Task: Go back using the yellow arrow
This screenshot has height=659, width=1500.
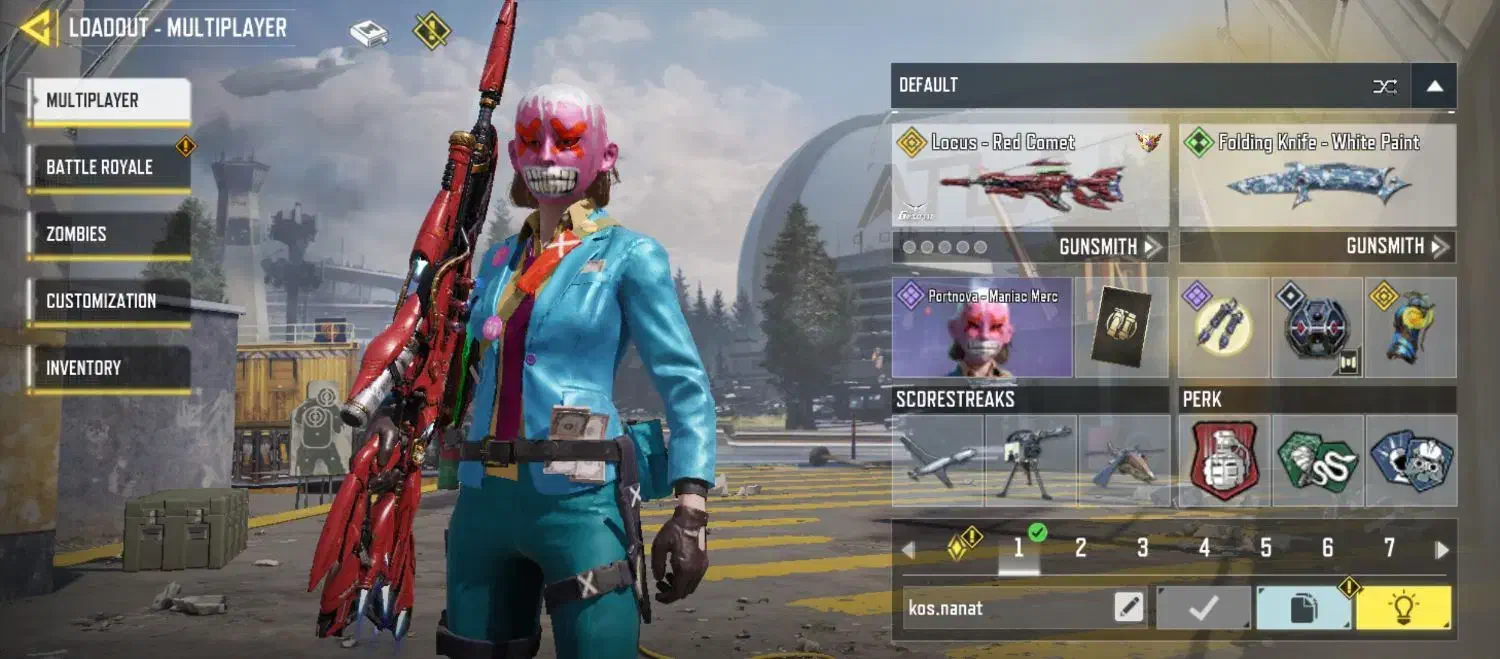Action: [x=37, y=27]
